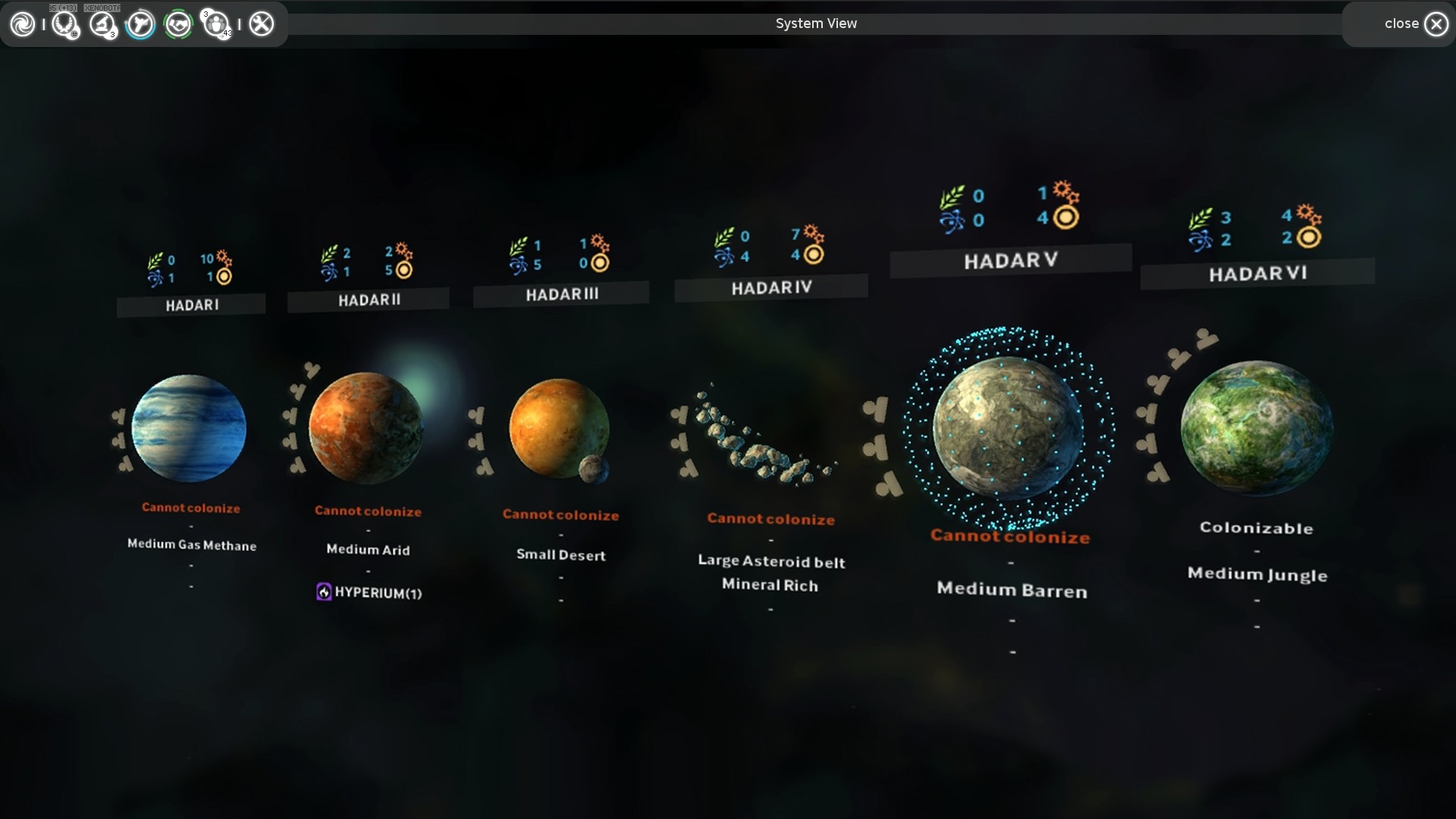Click the Hyperium resource icon under Hadar II

(x=325, y=592)
